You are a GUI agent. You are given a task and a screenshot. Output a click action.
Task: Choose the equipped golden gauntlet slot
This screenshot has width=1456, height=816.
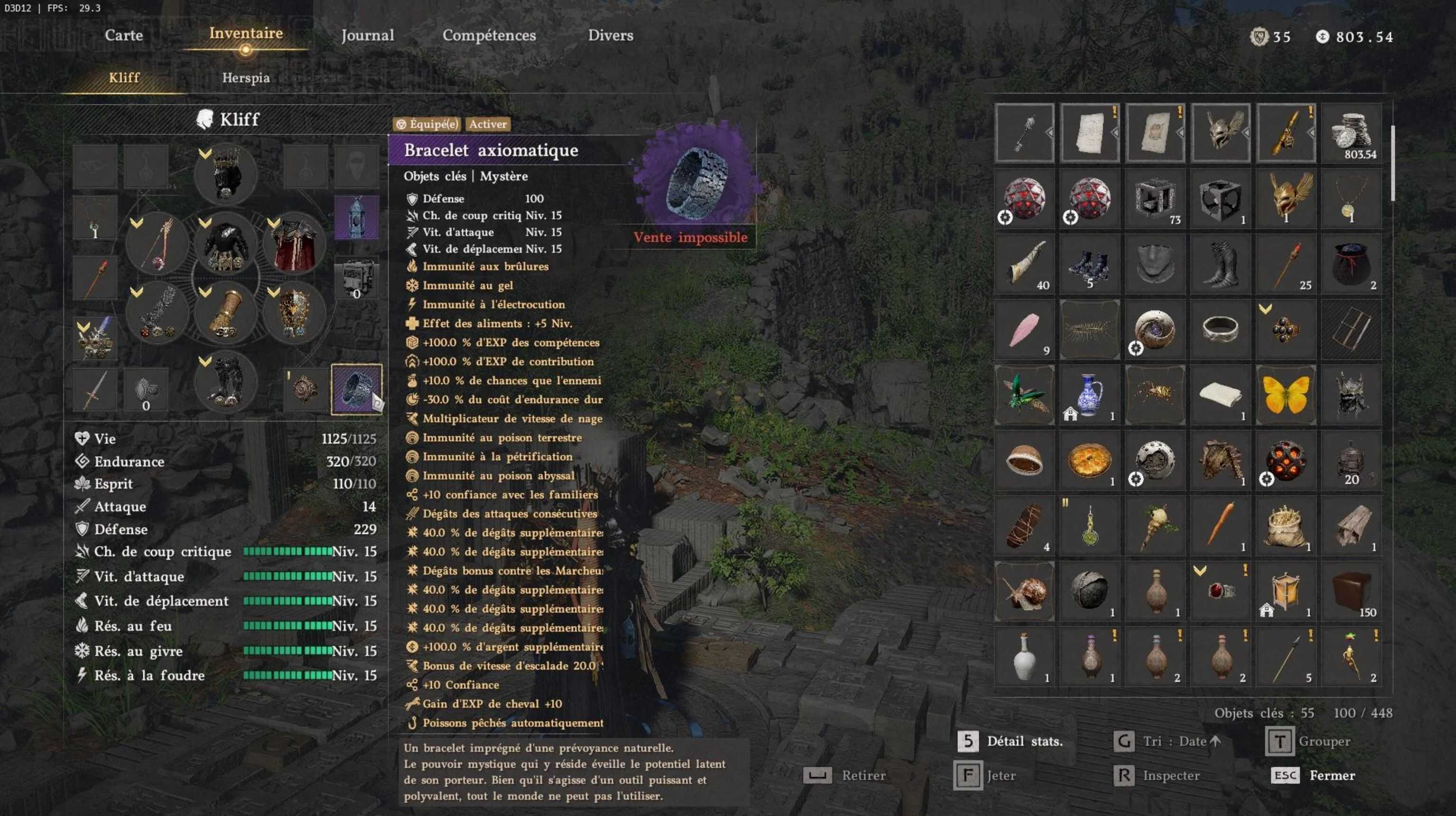pos(225,313)
